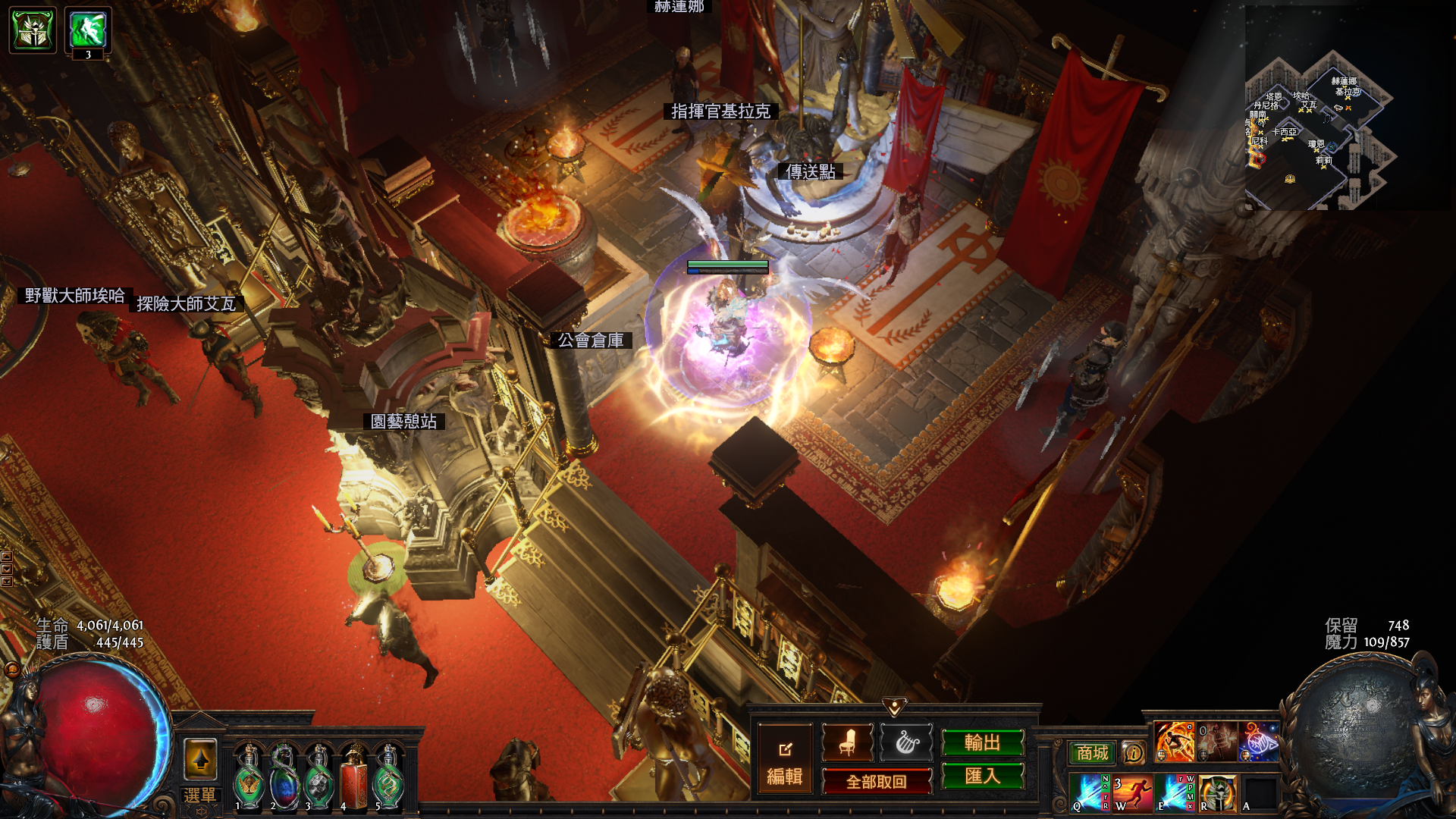
Task: Activate the helmet aura skill on R
Action: tap(1218, 792)
